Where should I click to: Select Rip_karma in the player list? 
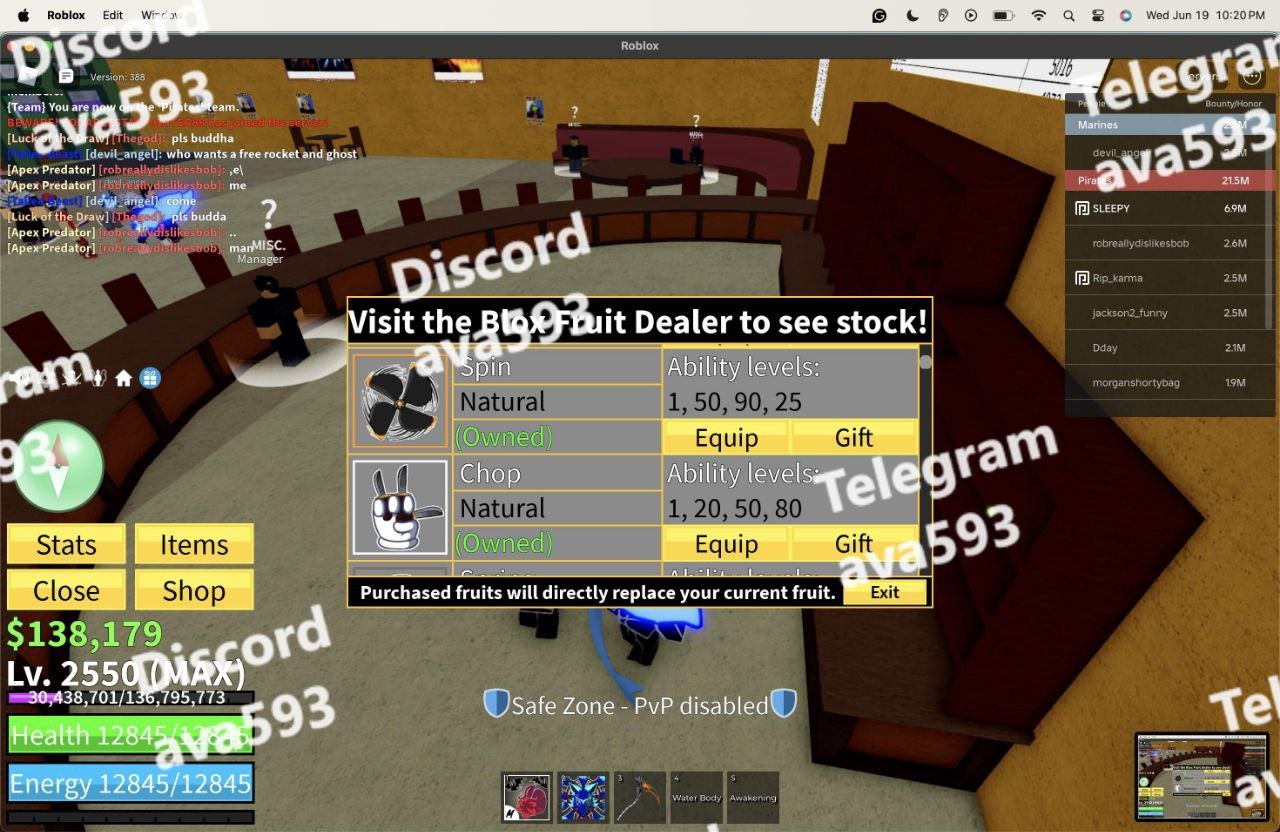(1117, 278)
